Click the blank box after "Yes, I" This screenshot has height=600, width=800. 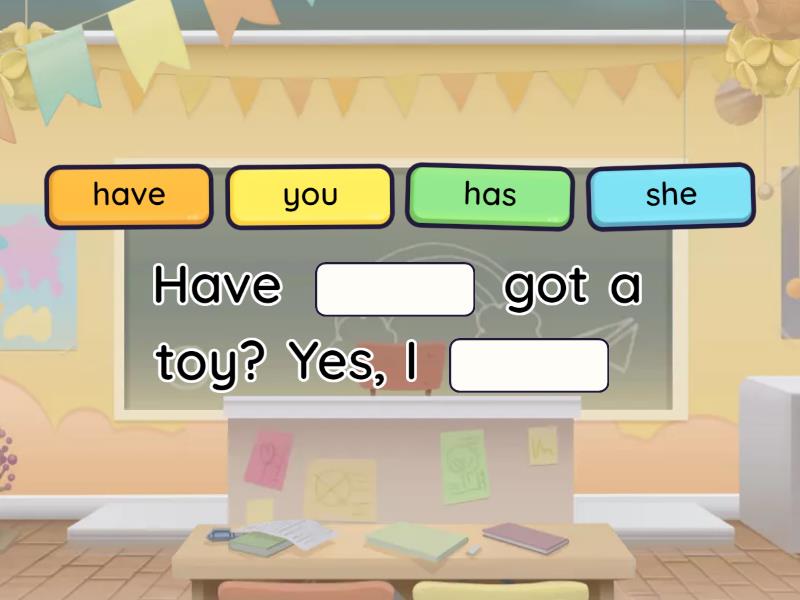(529, 365)
